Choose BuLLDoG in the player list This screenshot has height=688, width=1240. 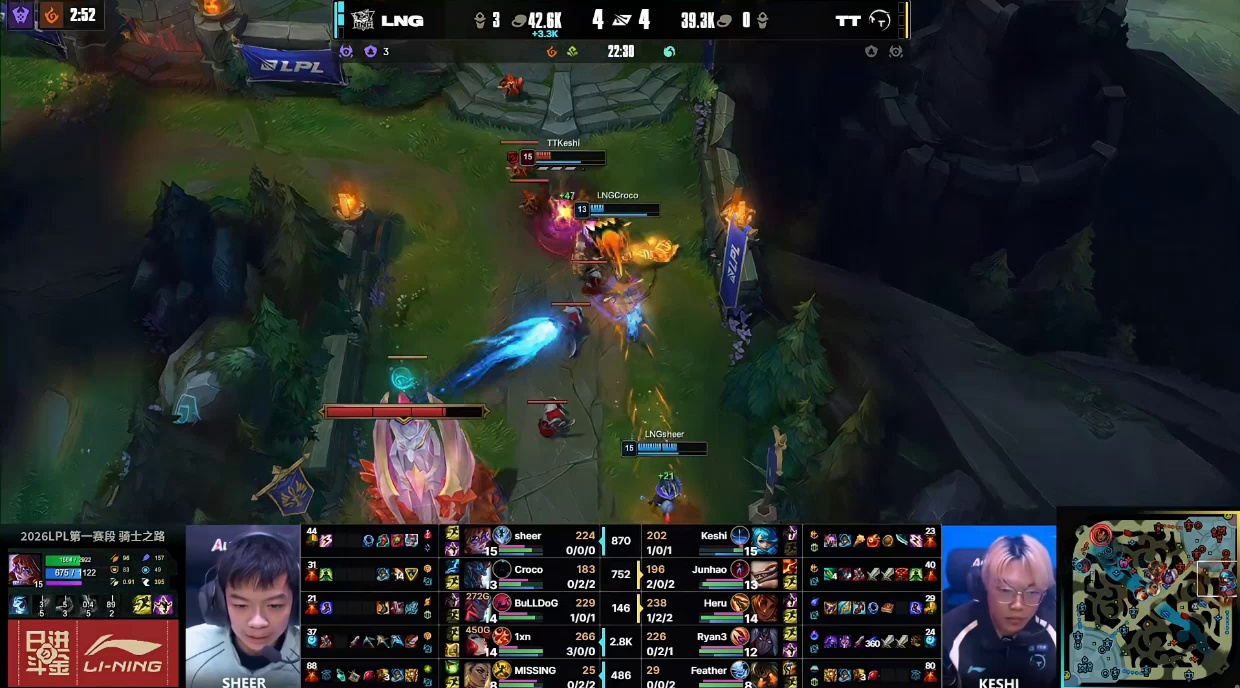point(535,603)
